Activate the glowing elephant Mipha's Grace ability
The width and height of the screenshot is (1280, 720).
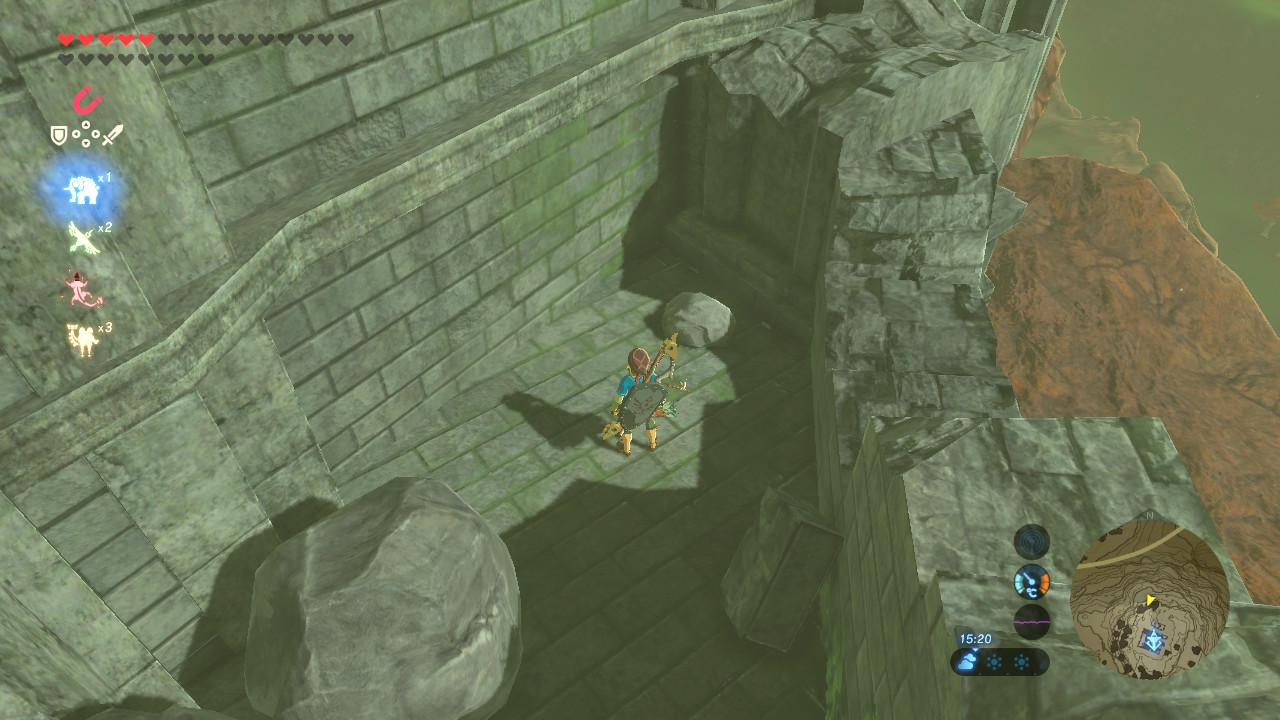(81, 190)
